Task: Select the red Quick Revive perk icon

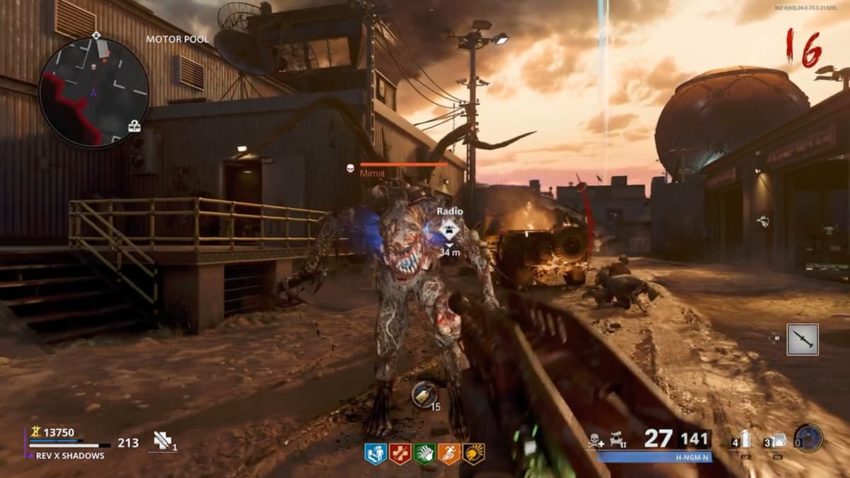Action: click(x=400, y=453)
